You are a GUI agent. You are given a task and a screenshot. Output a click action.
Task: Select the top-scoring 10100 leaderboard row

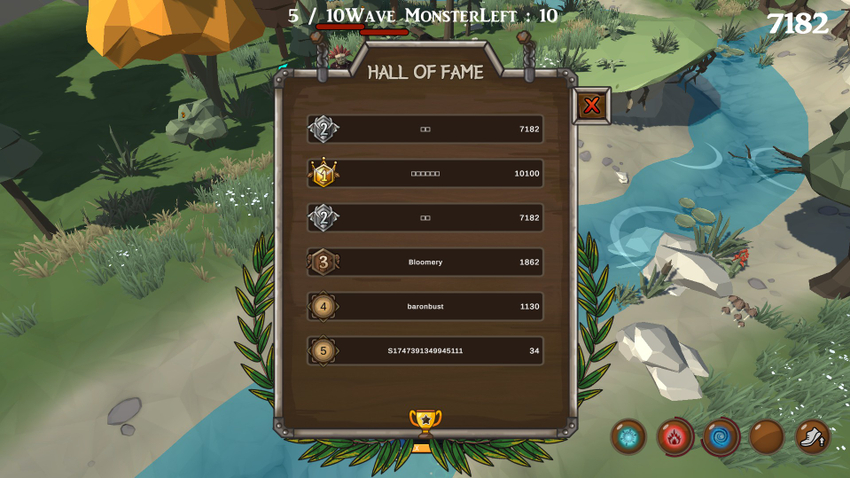tap(425, 173)
